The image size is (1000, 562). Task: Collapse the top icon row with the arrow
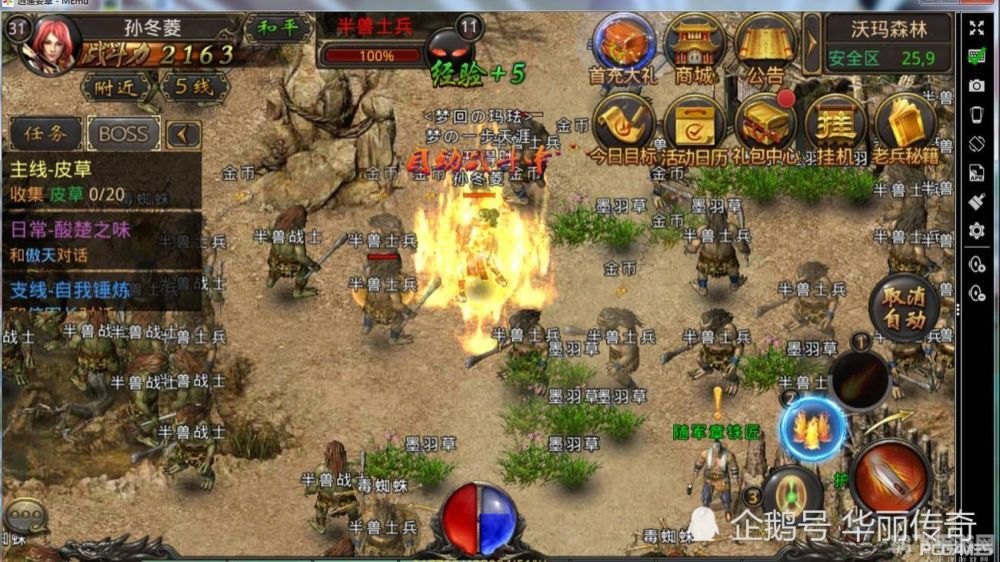[x=812, y=45]
